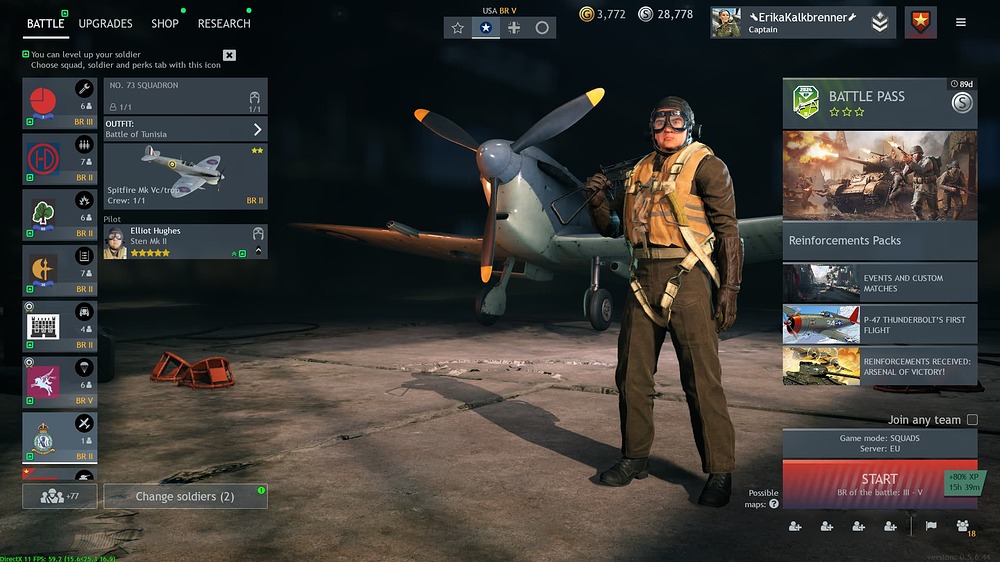The height and width of the screenshot is (562, 1000).
Task: Select the Spitfire Mk Vc/trop aircraft card
Action: coord(185,176)
